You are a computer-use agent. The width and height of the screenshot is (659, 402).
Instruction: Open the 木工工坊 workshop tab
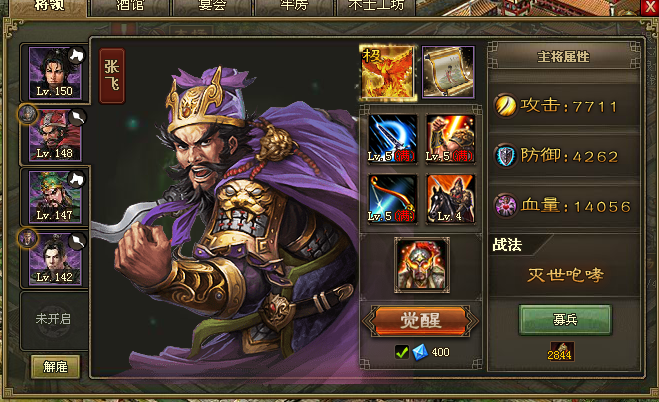click(378, 6)
